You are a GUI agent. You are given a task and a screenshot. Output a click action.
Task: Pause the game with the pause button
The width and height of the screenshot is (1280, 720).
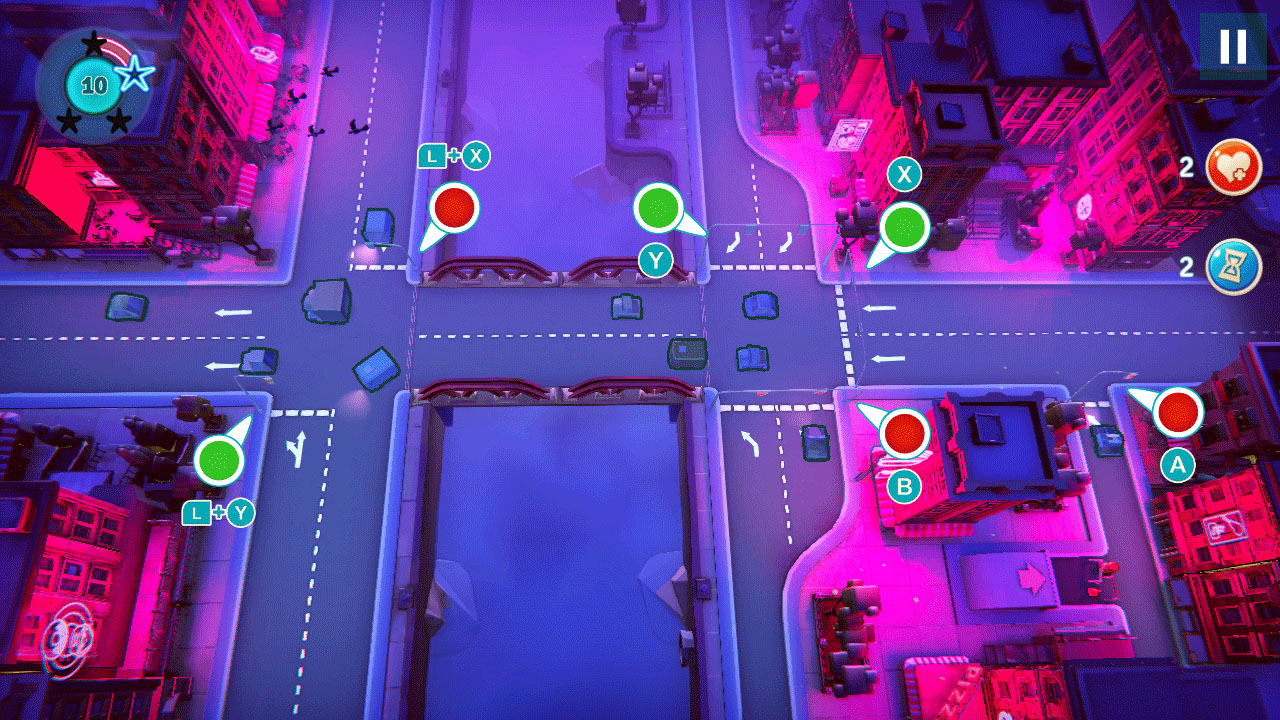tap(1231, 45)
